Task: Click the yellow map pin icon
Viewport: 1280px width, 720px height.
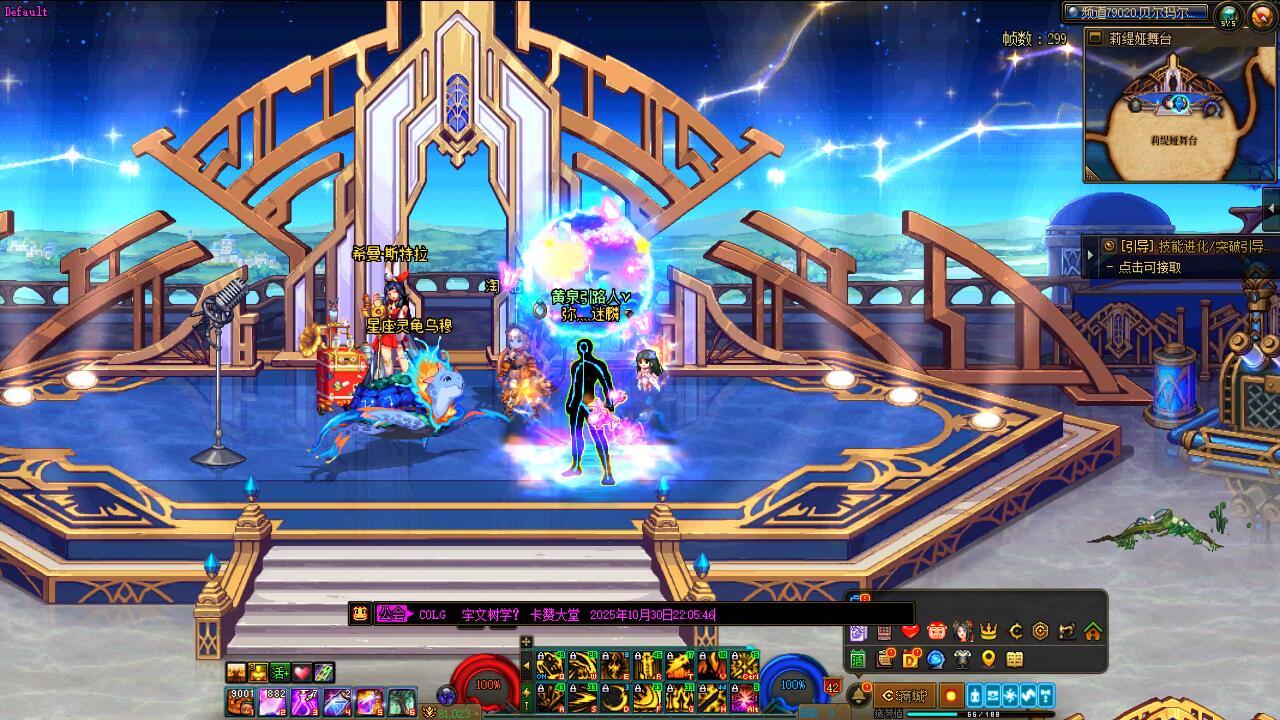Action: pos(988,659)
